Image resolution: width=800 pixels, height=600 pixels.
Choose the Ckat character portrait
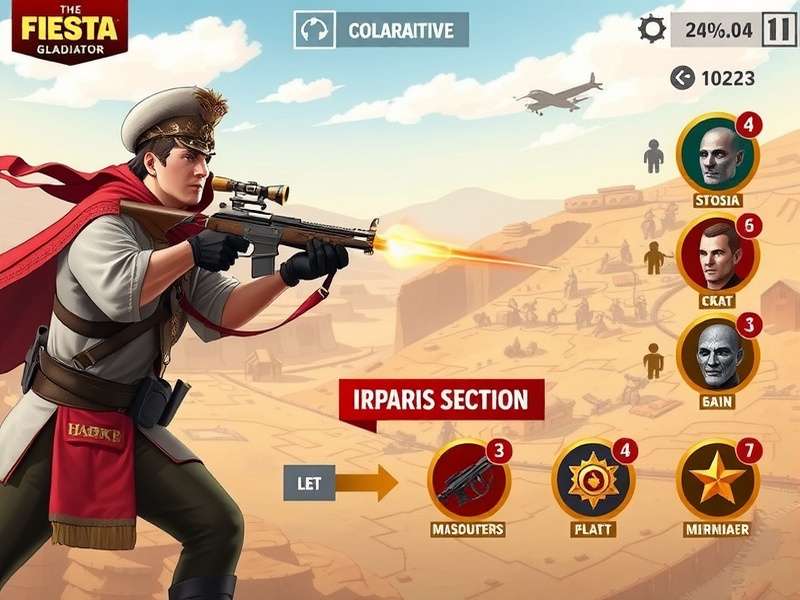[717, 255]
